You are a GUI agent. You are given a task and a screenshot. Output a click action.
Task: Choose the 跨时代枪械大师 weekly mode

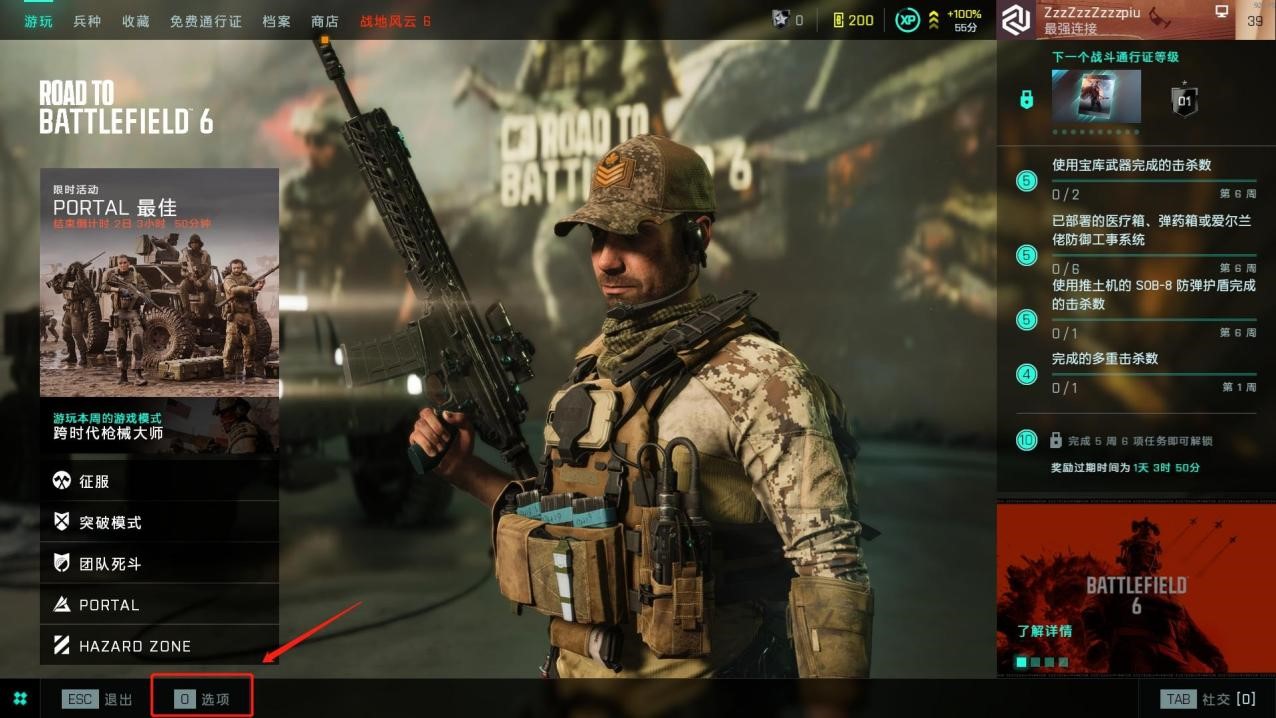(159, 426)
